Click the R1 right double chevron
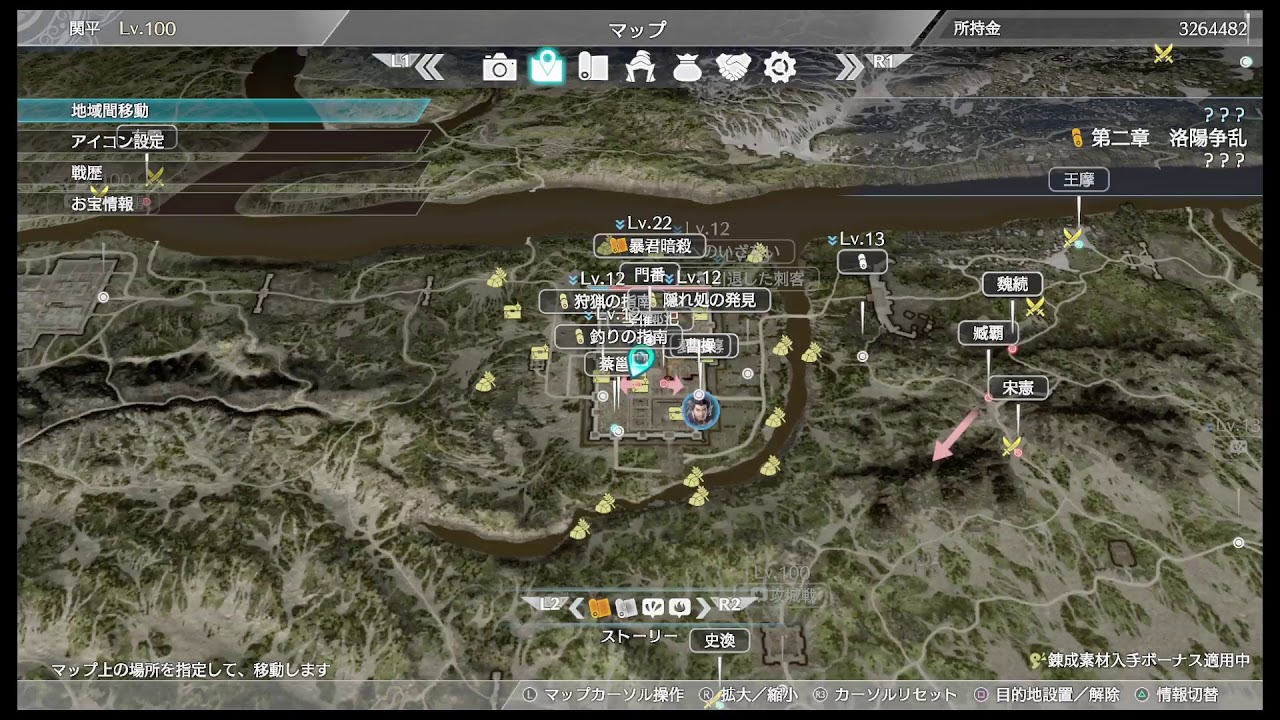This screenshot has width=1280, height=720. pyautogui.click(x=851, y=66)
